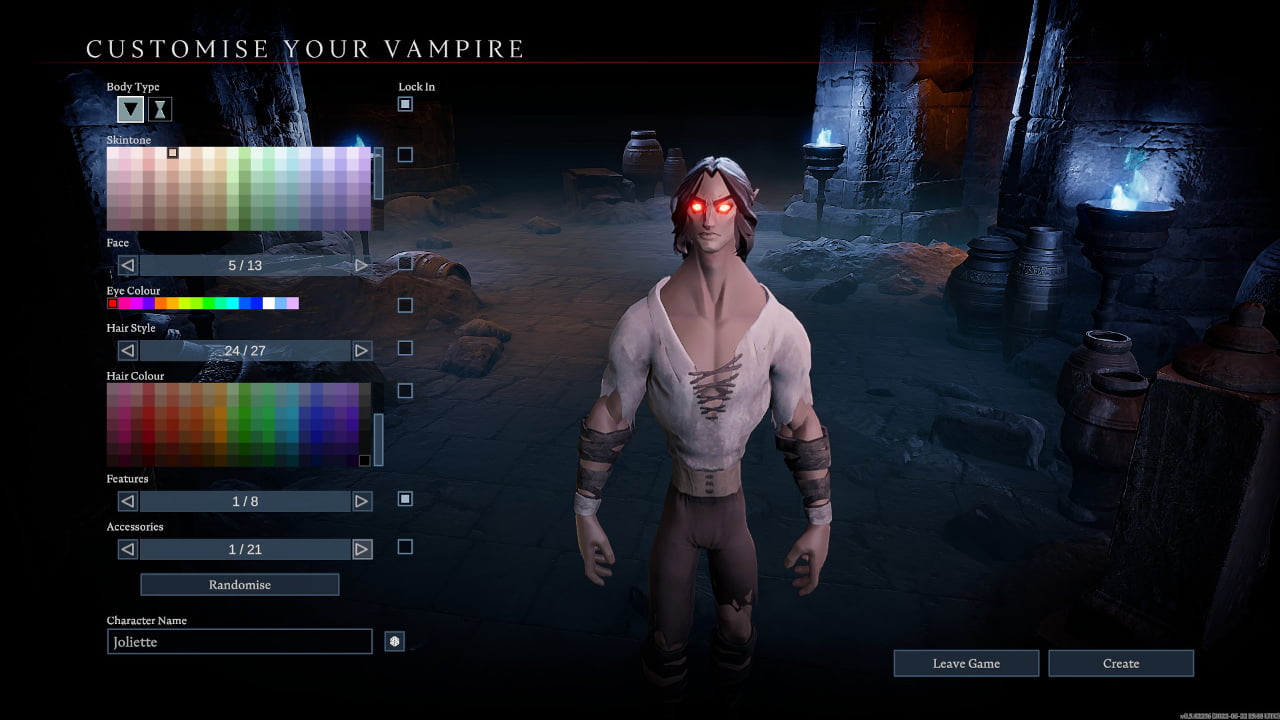Image resolution: width=1280 pixels, height=720 pixels.
Task: Show the next Features option
Action: click(362, 501)
